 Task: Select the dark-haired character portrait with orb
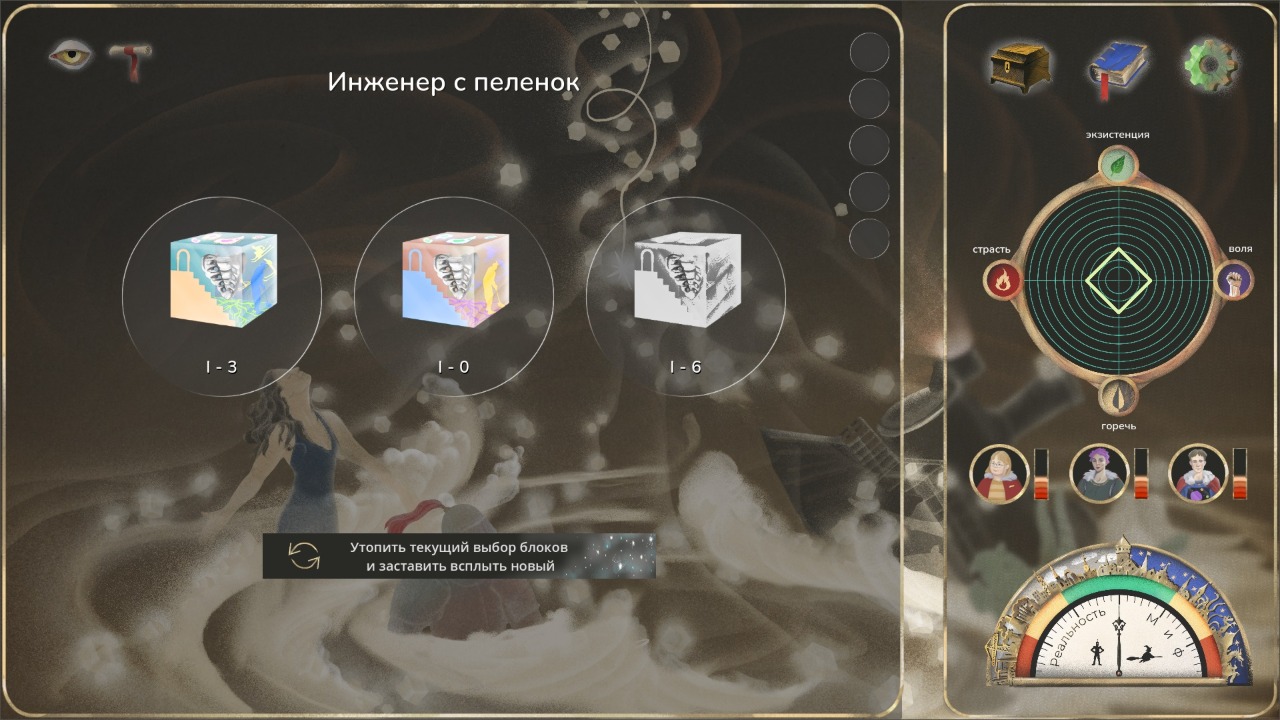[1197, 473]
